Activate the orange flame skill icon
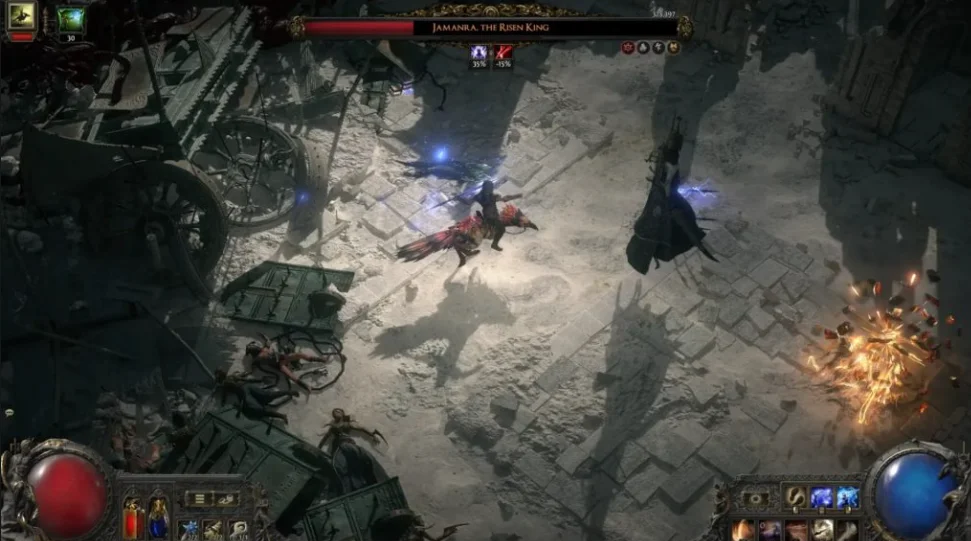Image resolution: width=971 pixels, height=541 pixels. 743,529
